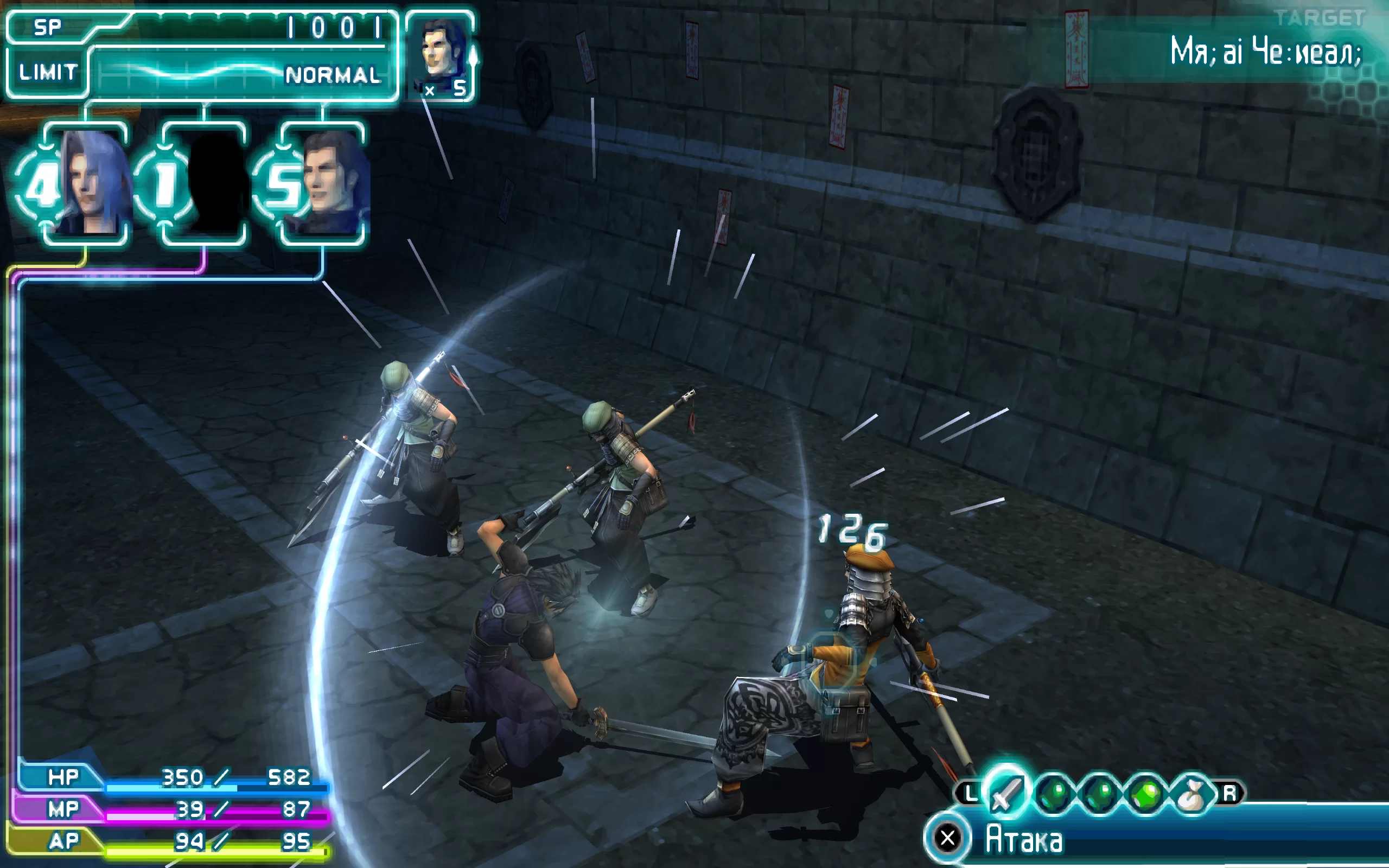
Task: Click the Атака command label
Action: point(1024,839)
